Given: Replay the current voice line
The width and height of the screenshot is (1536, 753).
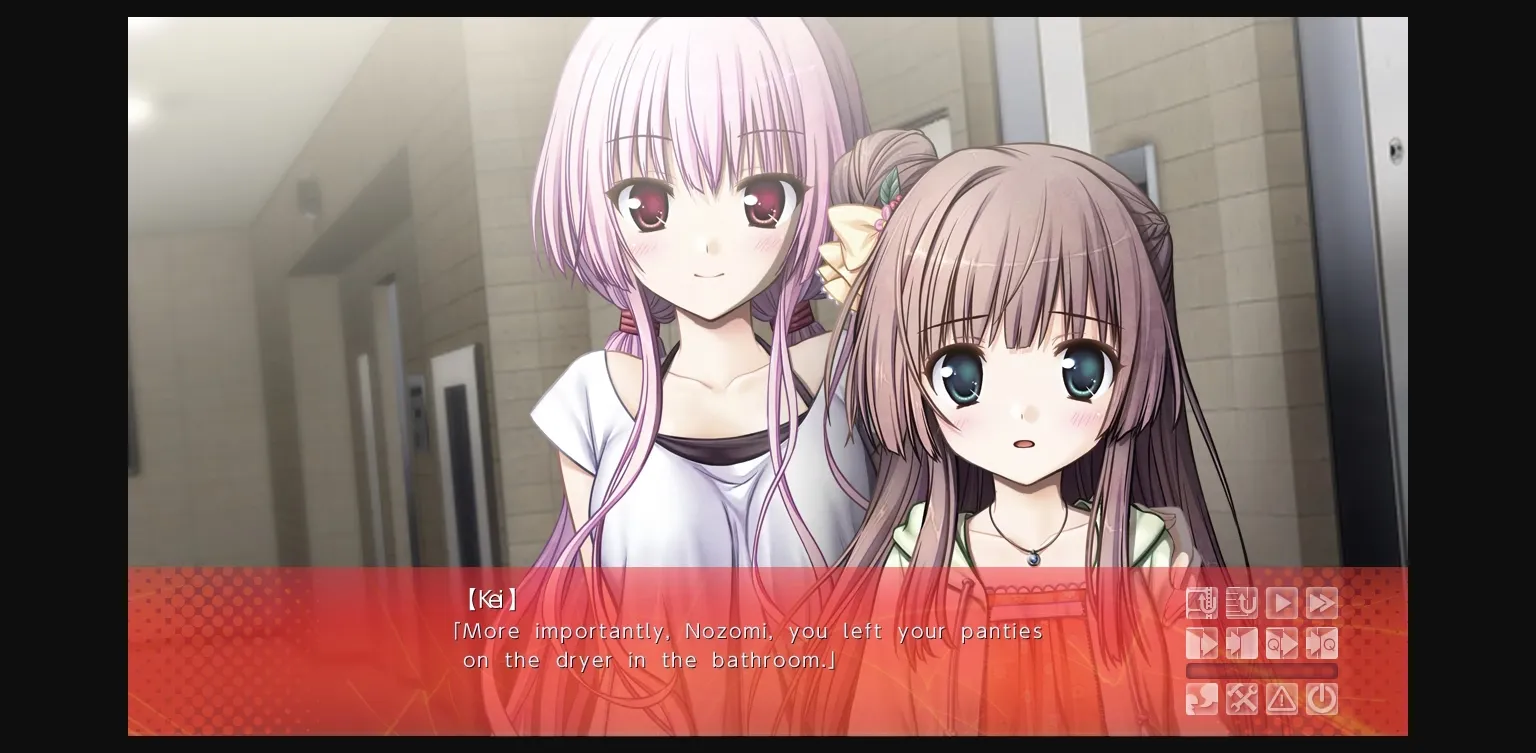Looking at the screenshot, I should [x=1201, y=699].
